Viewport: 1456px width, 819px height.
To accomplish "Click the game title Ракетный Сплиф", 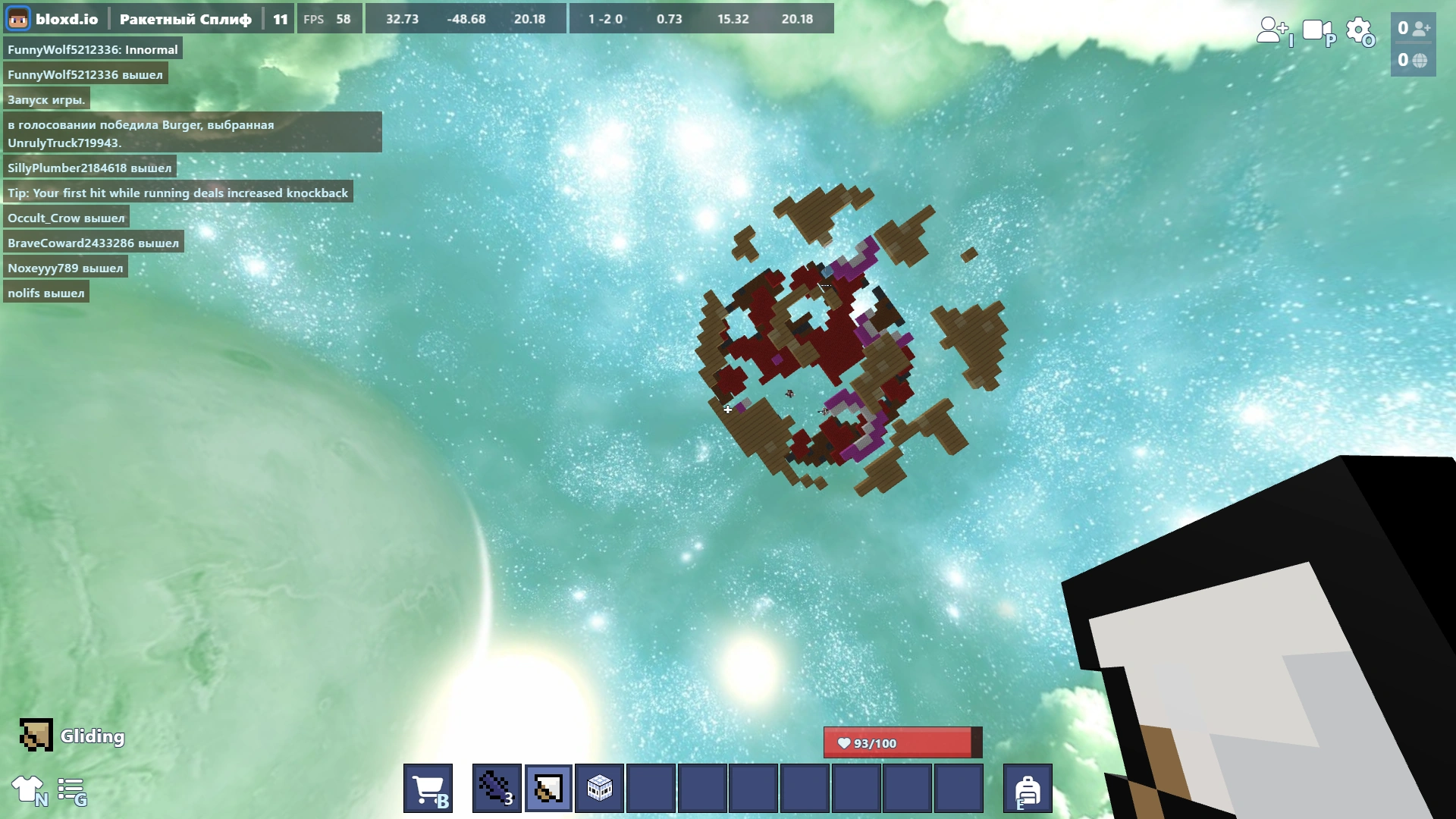I will click(188, 18).
